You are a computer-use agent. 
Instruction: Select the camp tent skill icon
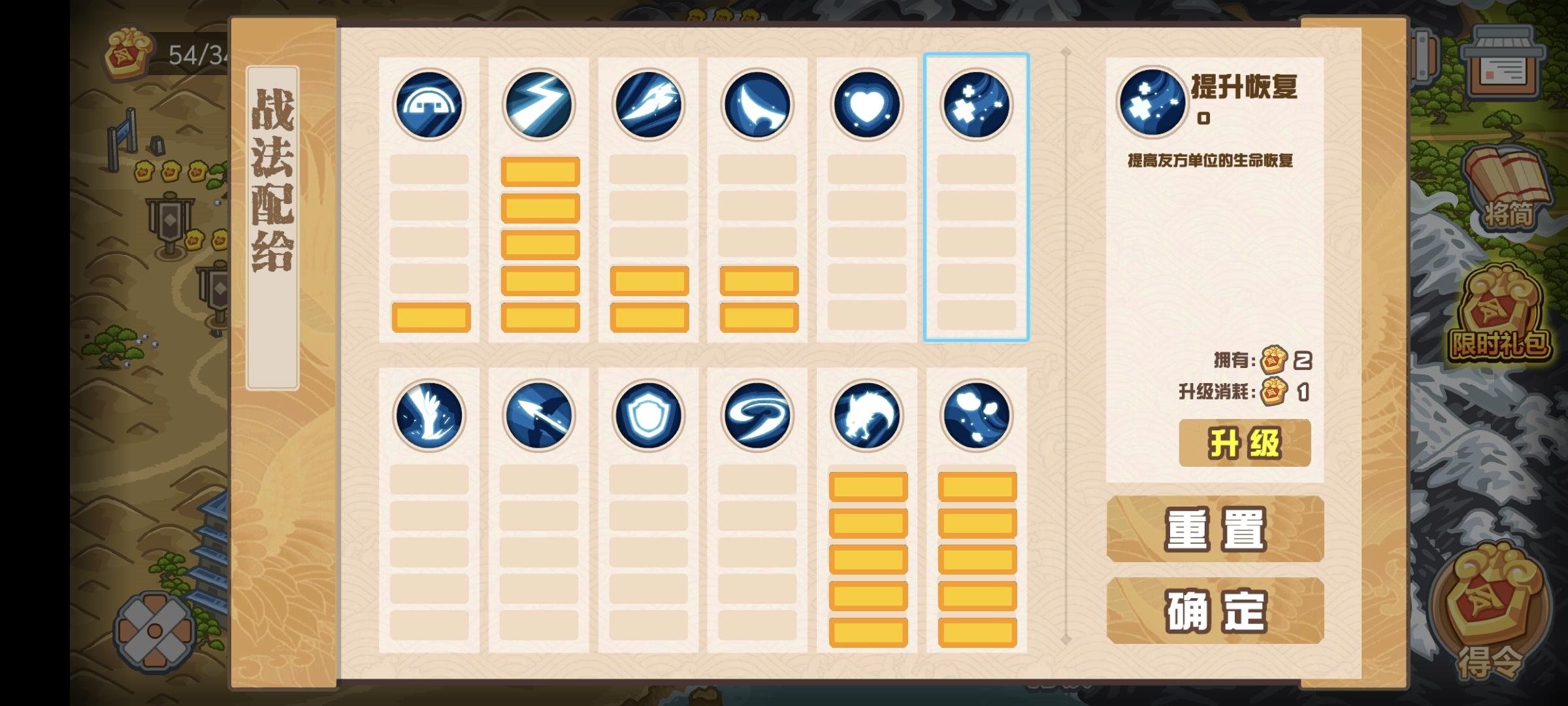tap(428, 106)
